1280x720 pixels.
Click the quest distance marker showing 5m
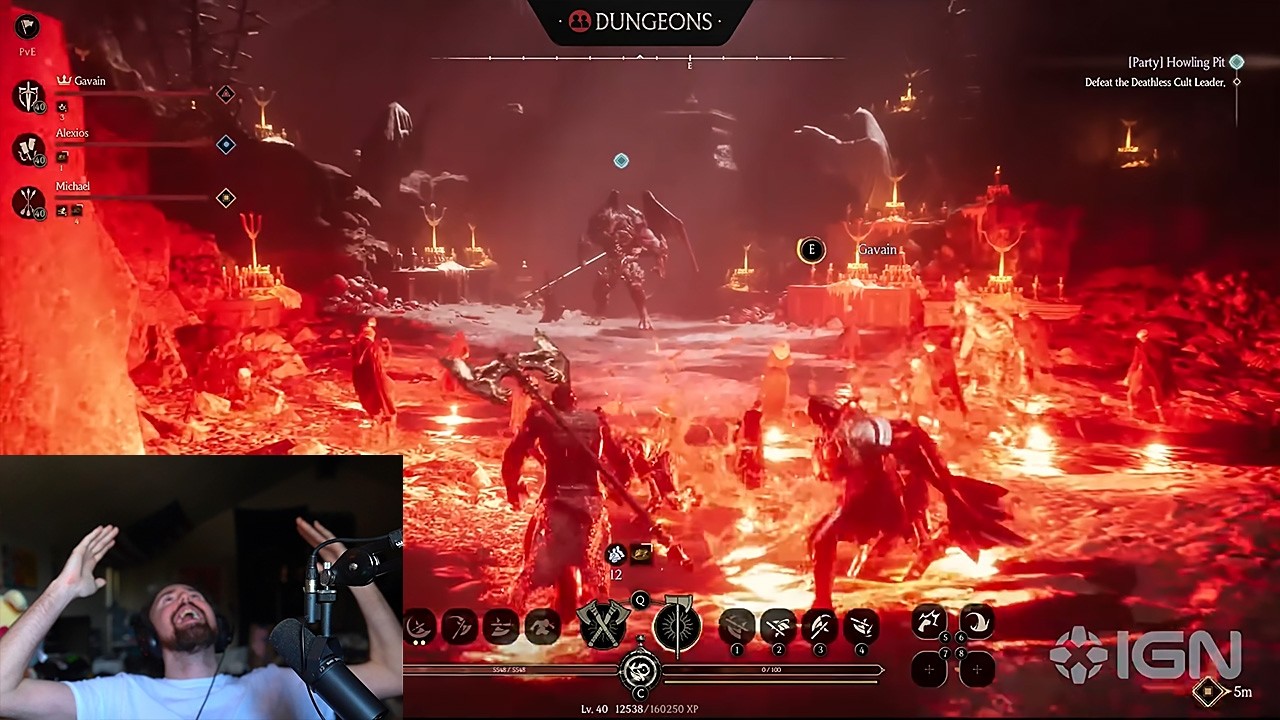[1209, 691]
